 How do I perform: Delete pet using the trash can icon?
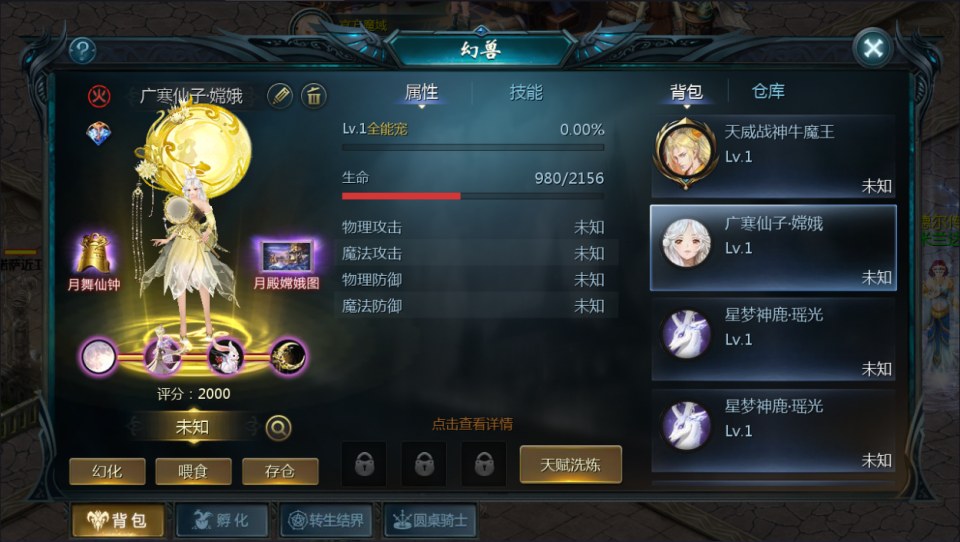click(x=313, y=95)
